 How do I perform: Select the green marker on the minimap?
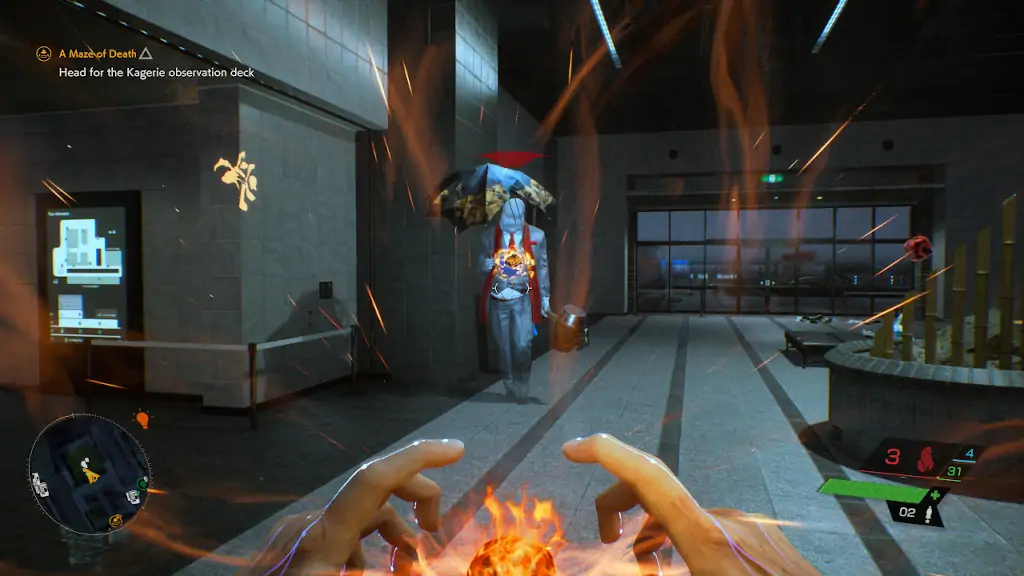point(143,483)
